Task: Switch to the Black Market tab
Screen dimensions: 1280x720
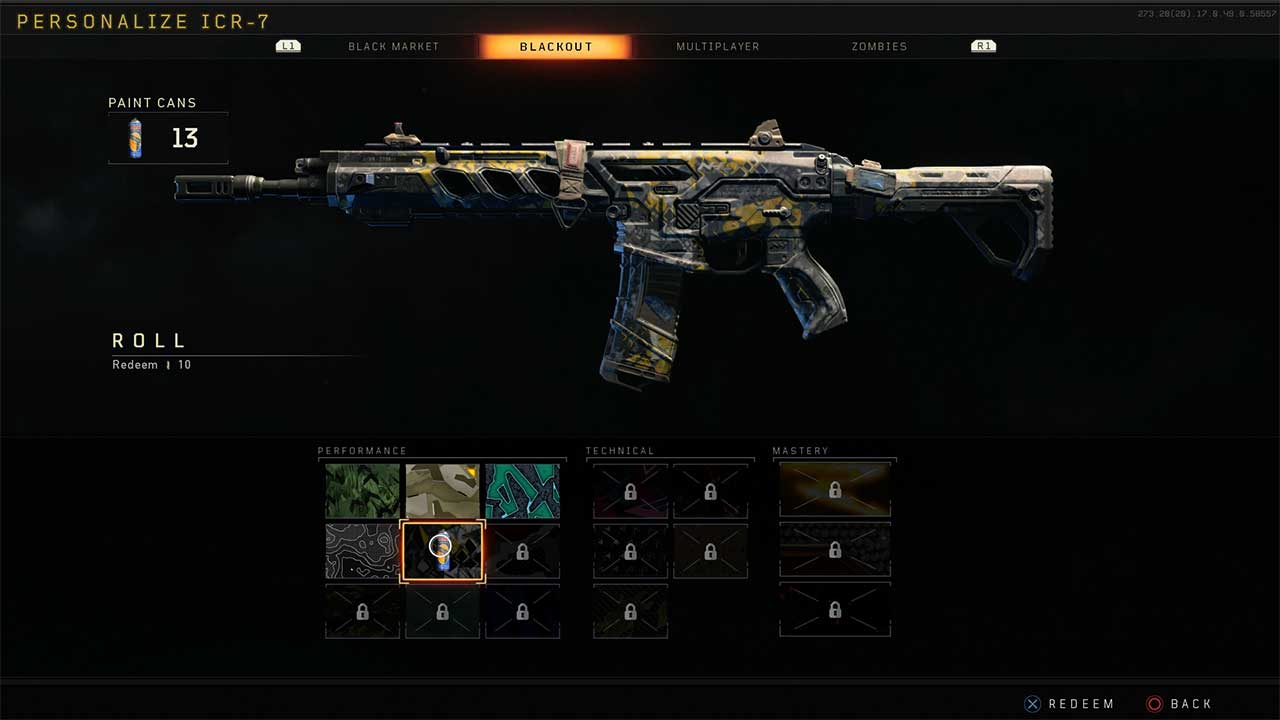Action: click(393, 47)
